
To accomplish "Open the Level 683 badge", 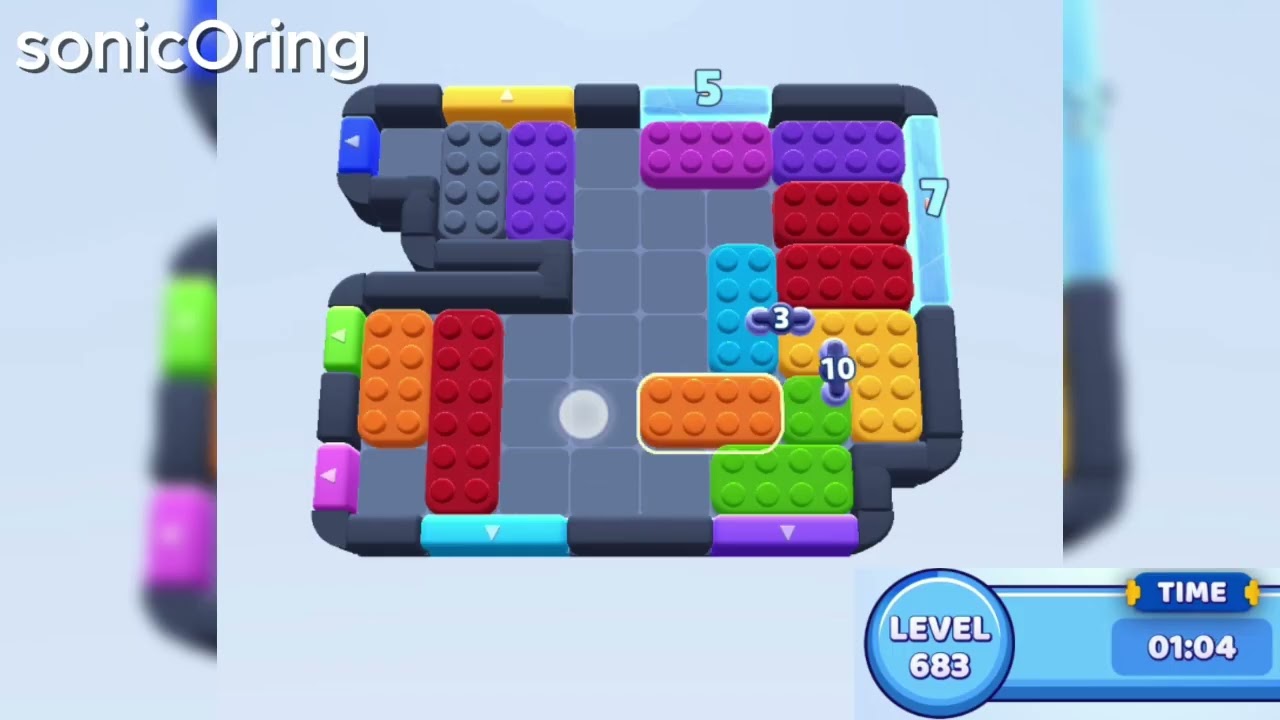I will (938, 638).
